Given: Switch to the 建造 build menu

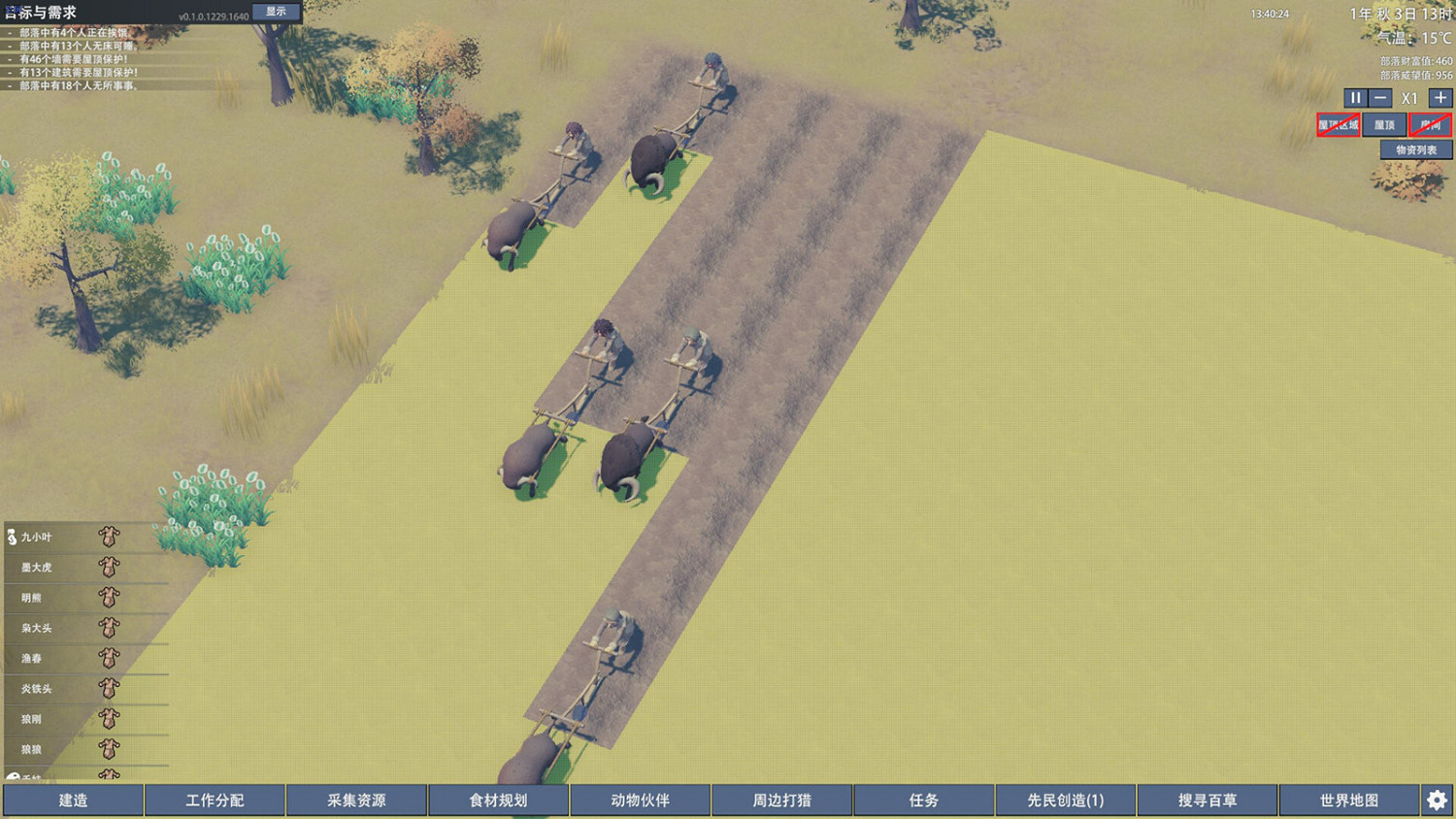Looking at the screenshot, I should click(x=72, y=800).
